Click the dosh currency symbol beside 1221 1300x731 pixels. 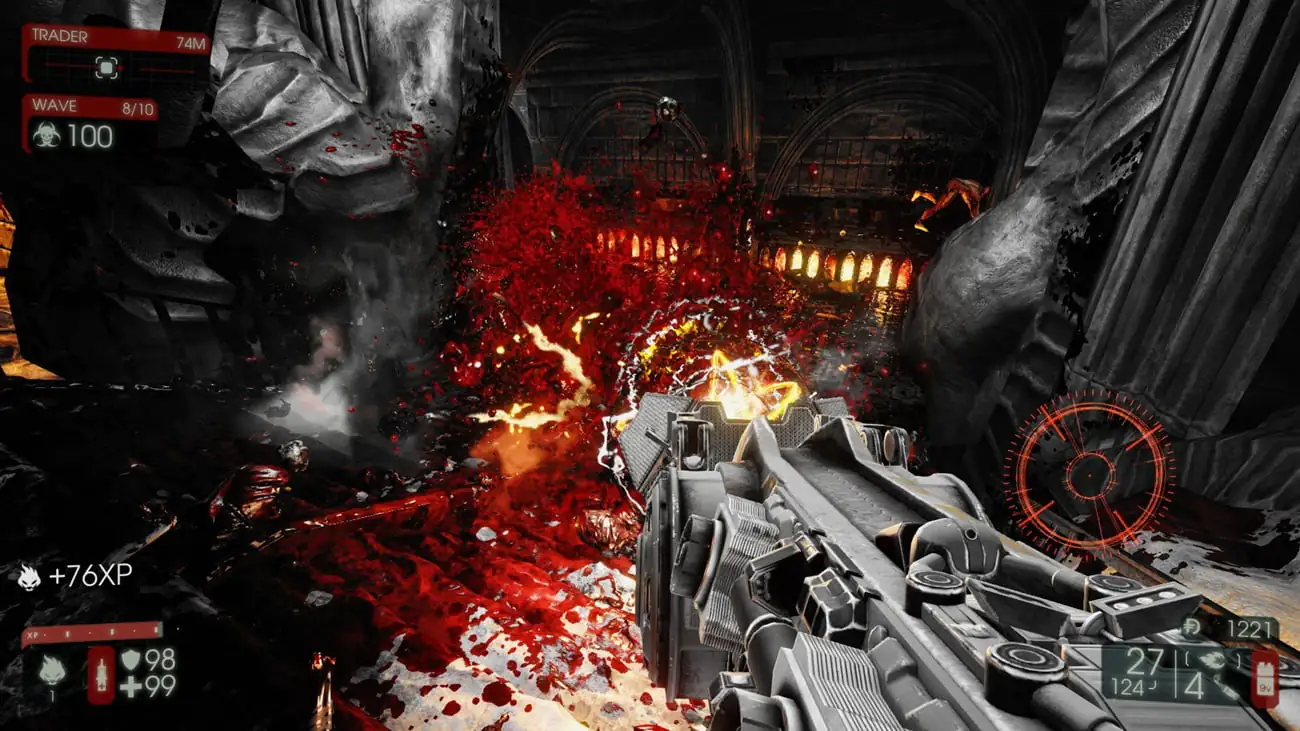[x=1191, y=626]
